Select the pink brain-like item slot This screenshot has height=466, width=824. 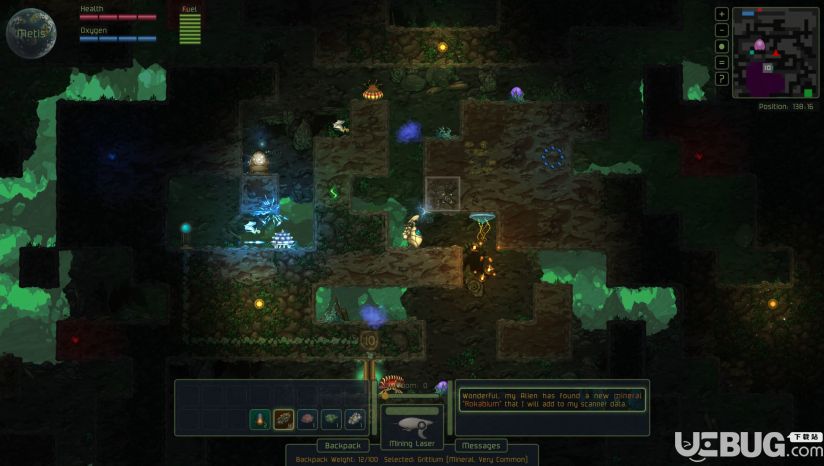[x=307, y=420]
